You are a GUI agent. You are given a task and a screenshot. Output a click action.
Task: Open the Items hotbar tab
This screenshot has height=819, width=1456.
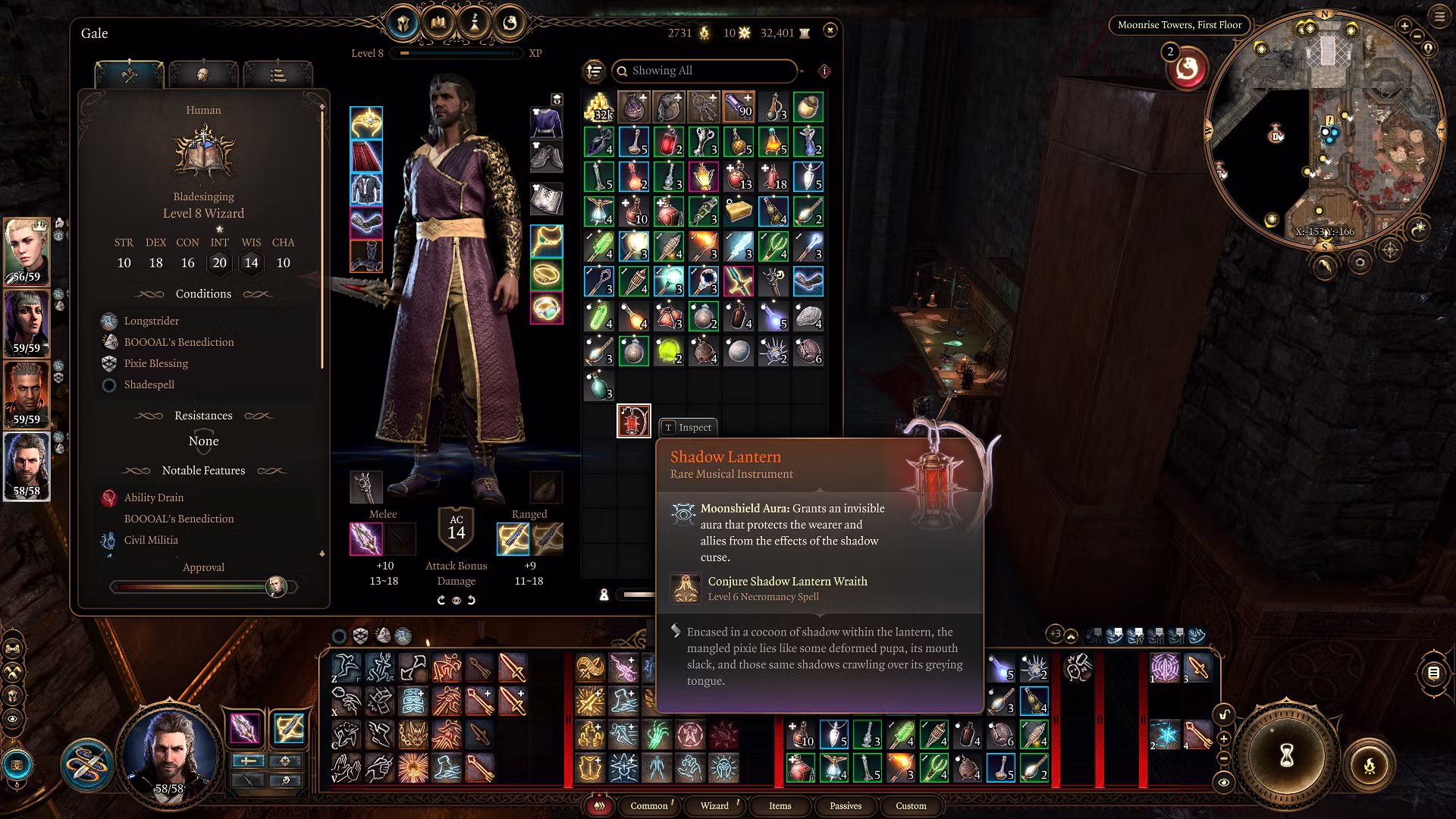coord(780,805)
